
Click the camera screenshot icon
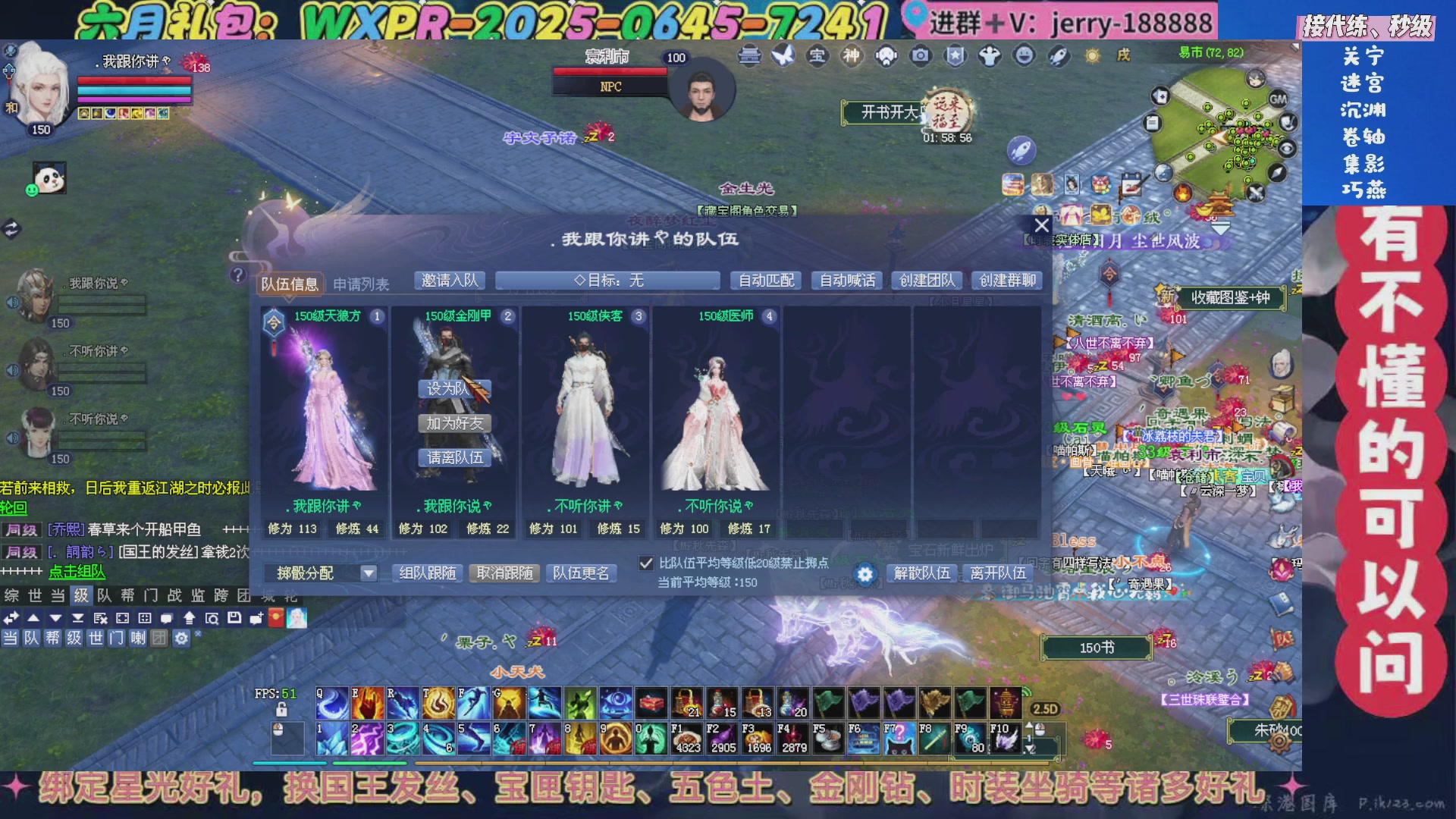[x=920, y=56]
